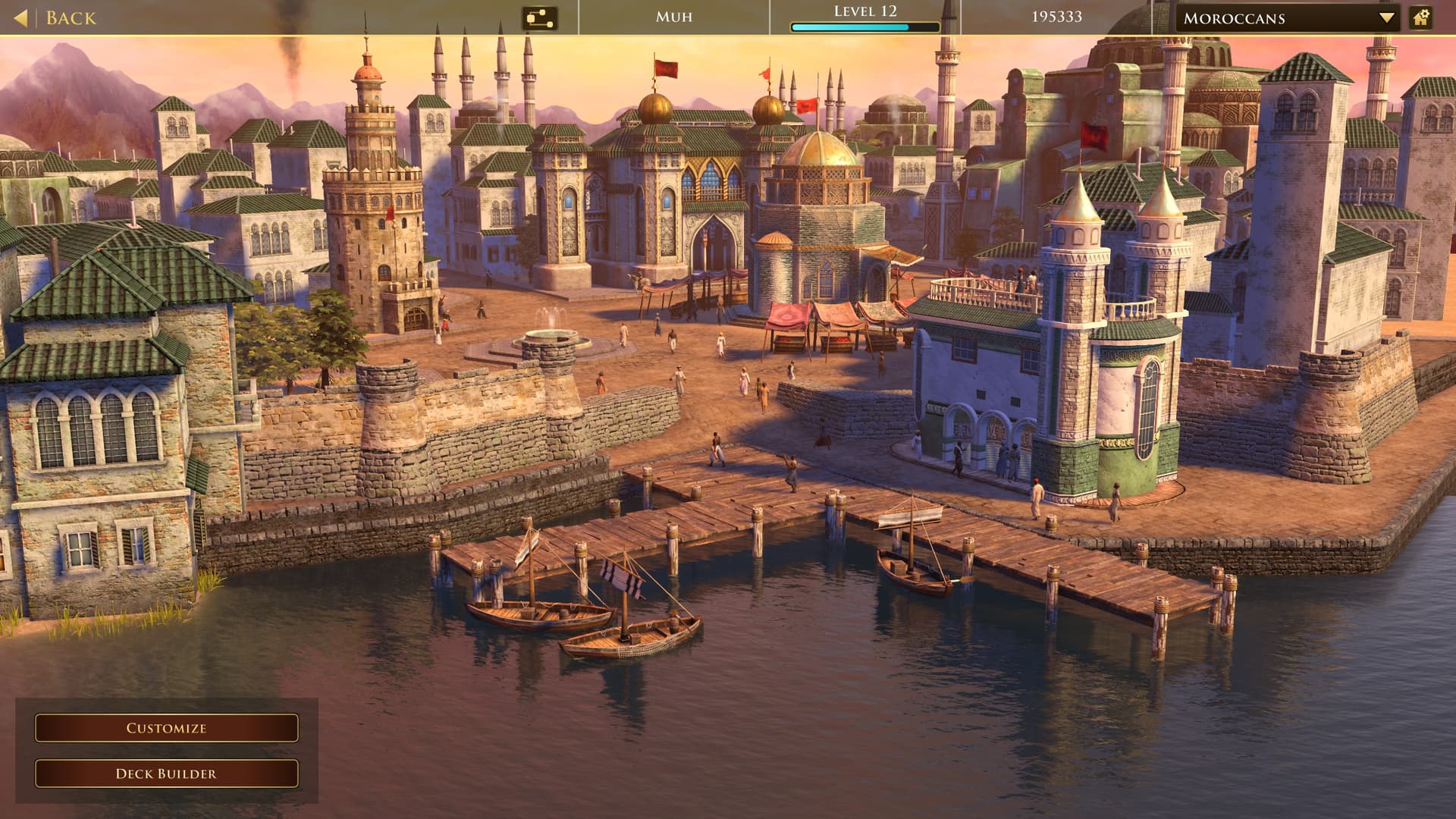The width and height of the screenshot is (1456, 819).
Task: Open the Deck Builder
Action: pos(166,773)
